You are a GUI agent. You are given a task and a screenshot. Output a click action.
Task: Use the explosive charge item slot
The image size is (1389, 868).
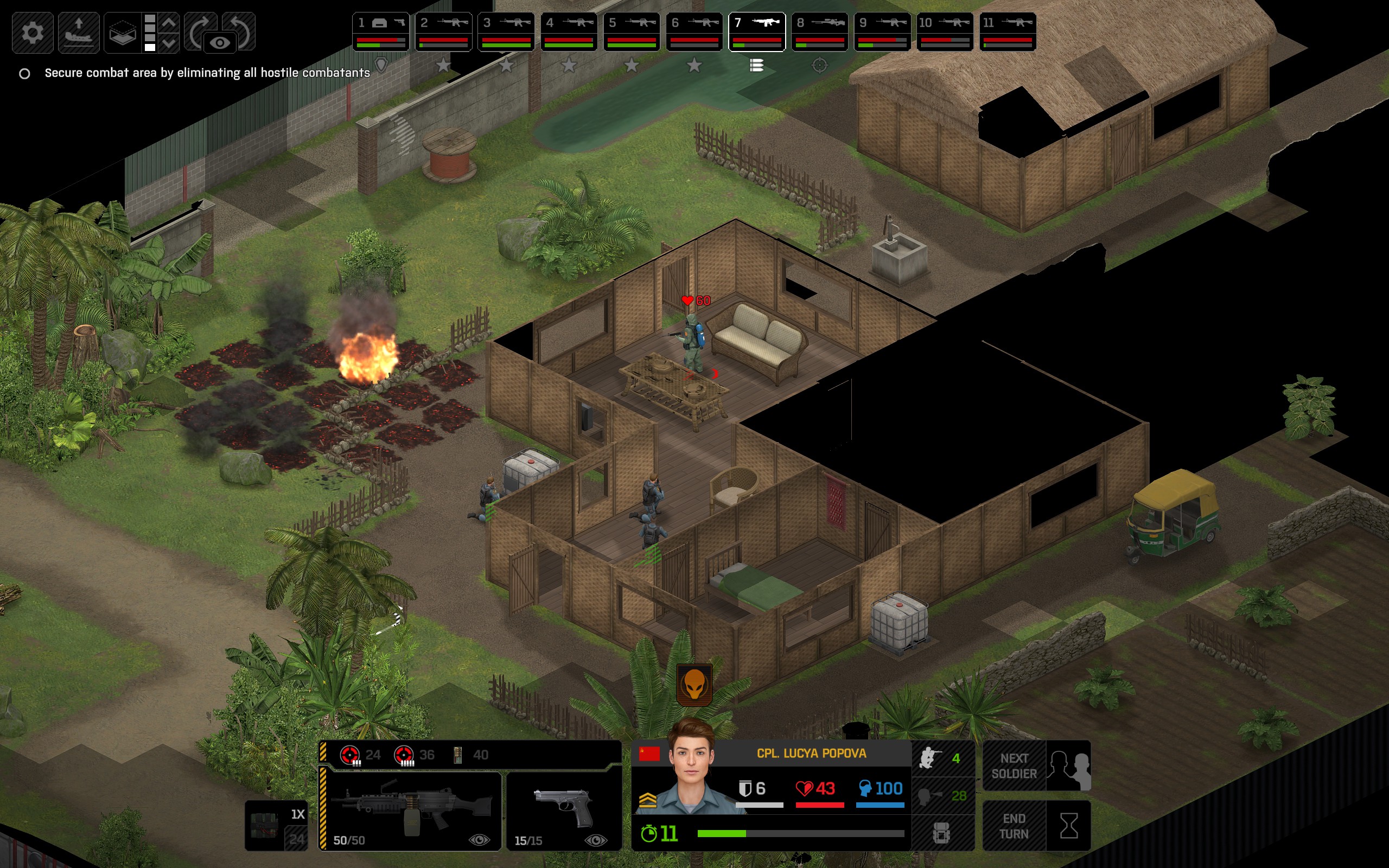pos(276,826)
